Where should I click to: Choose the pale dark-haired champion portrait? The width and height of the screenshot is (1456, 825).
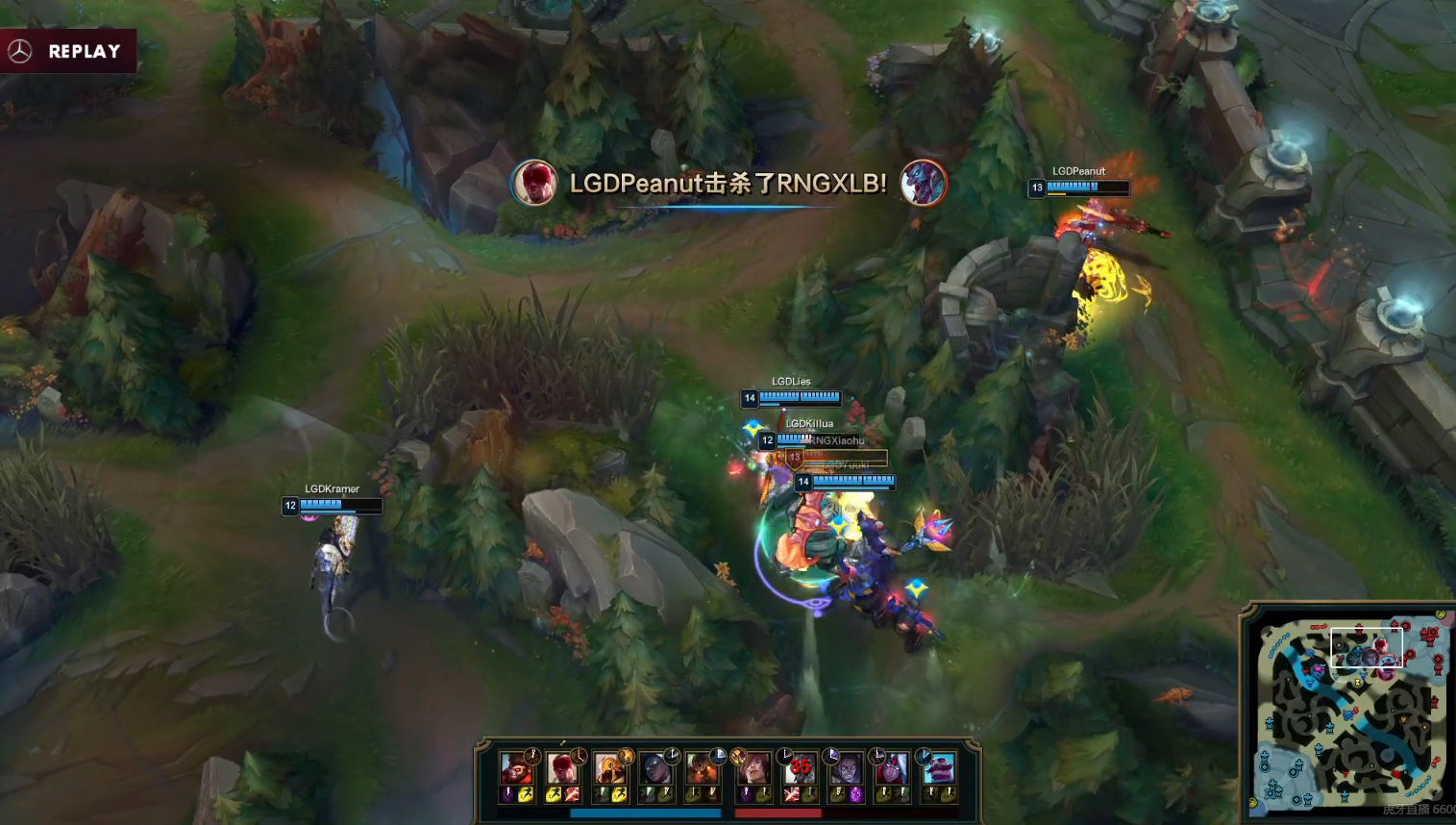pos(846,769)
